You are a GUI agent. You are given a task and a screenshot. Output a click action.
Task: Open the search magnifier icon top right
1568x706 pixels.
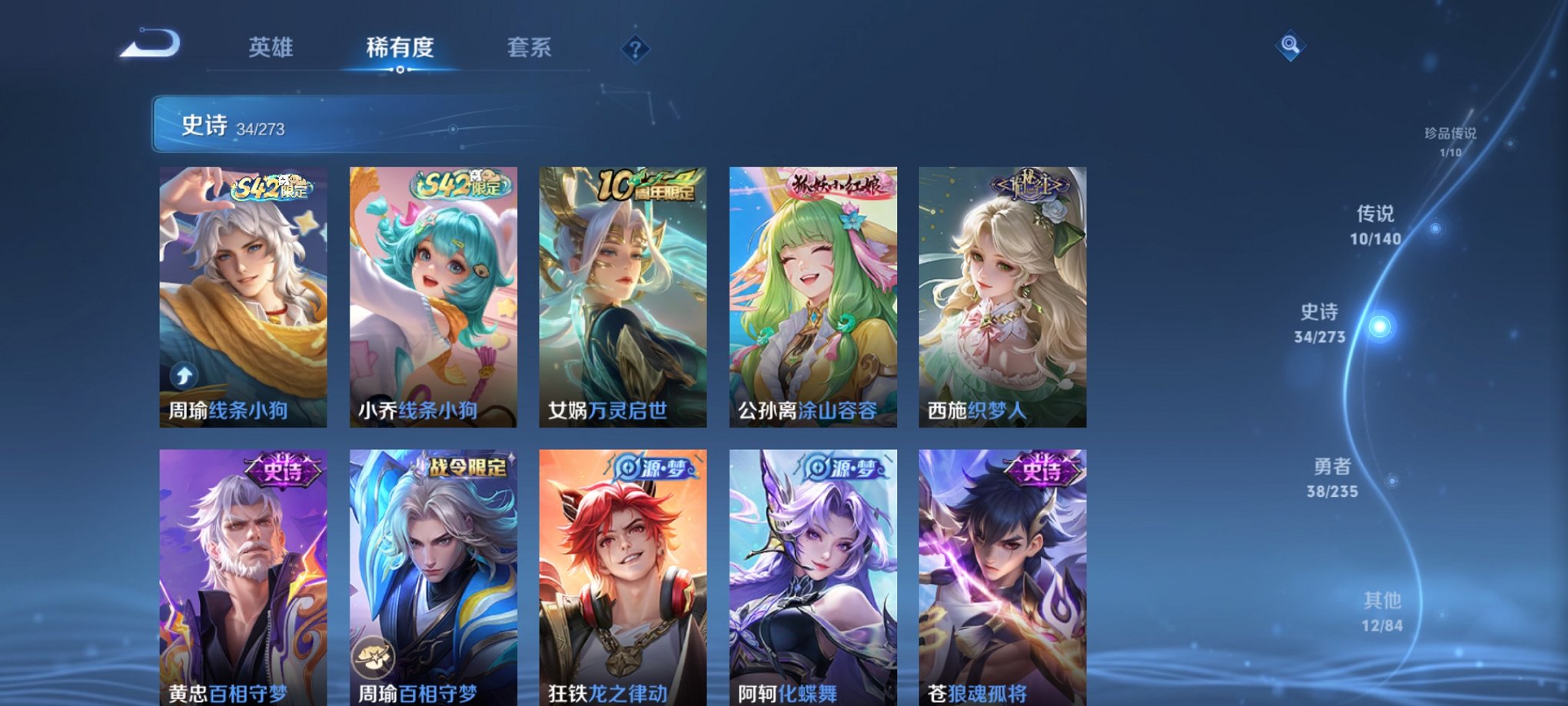[x=1290, y=45]
